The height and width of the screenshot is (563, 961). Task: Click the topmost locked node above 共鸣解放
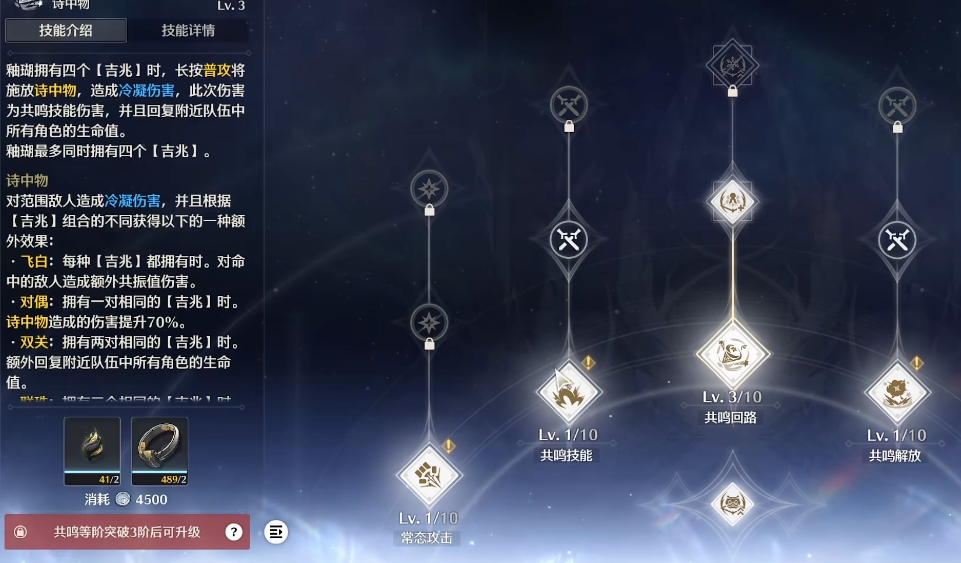897,104
